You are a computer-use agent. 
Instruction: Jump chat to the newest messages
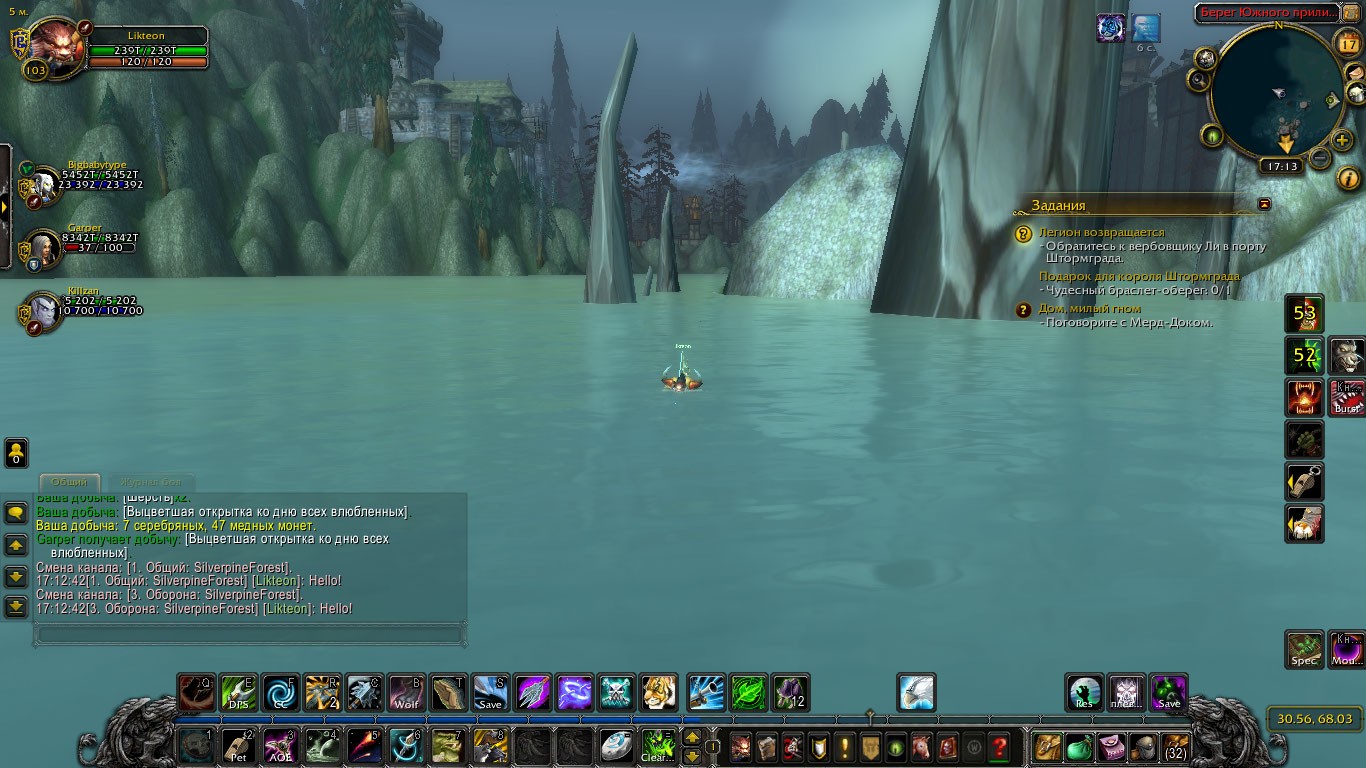click(x=16, y=606)
